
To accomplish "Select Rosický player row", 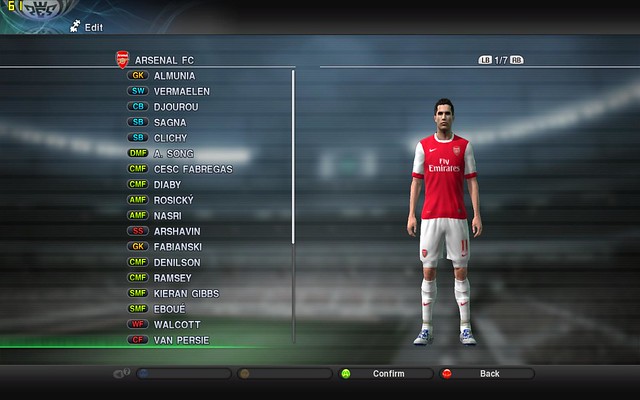I will tap(174, 200).
